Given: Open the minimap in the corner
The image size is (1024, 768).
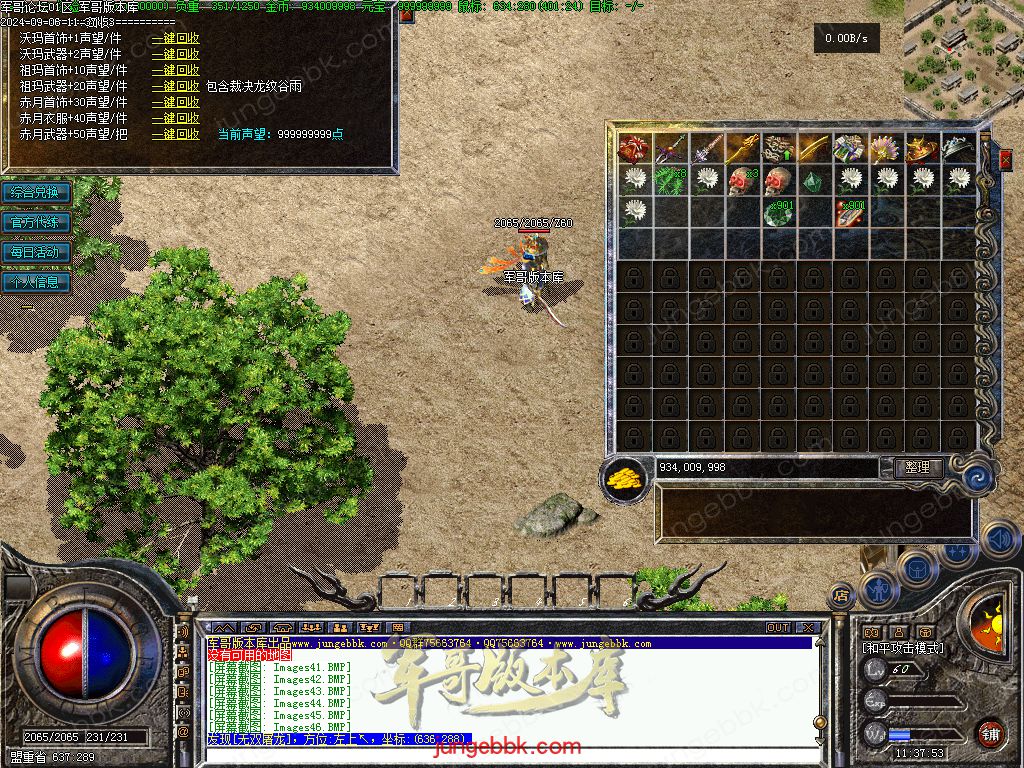Looking at the screenshot, I should click(x=962, y=55).
